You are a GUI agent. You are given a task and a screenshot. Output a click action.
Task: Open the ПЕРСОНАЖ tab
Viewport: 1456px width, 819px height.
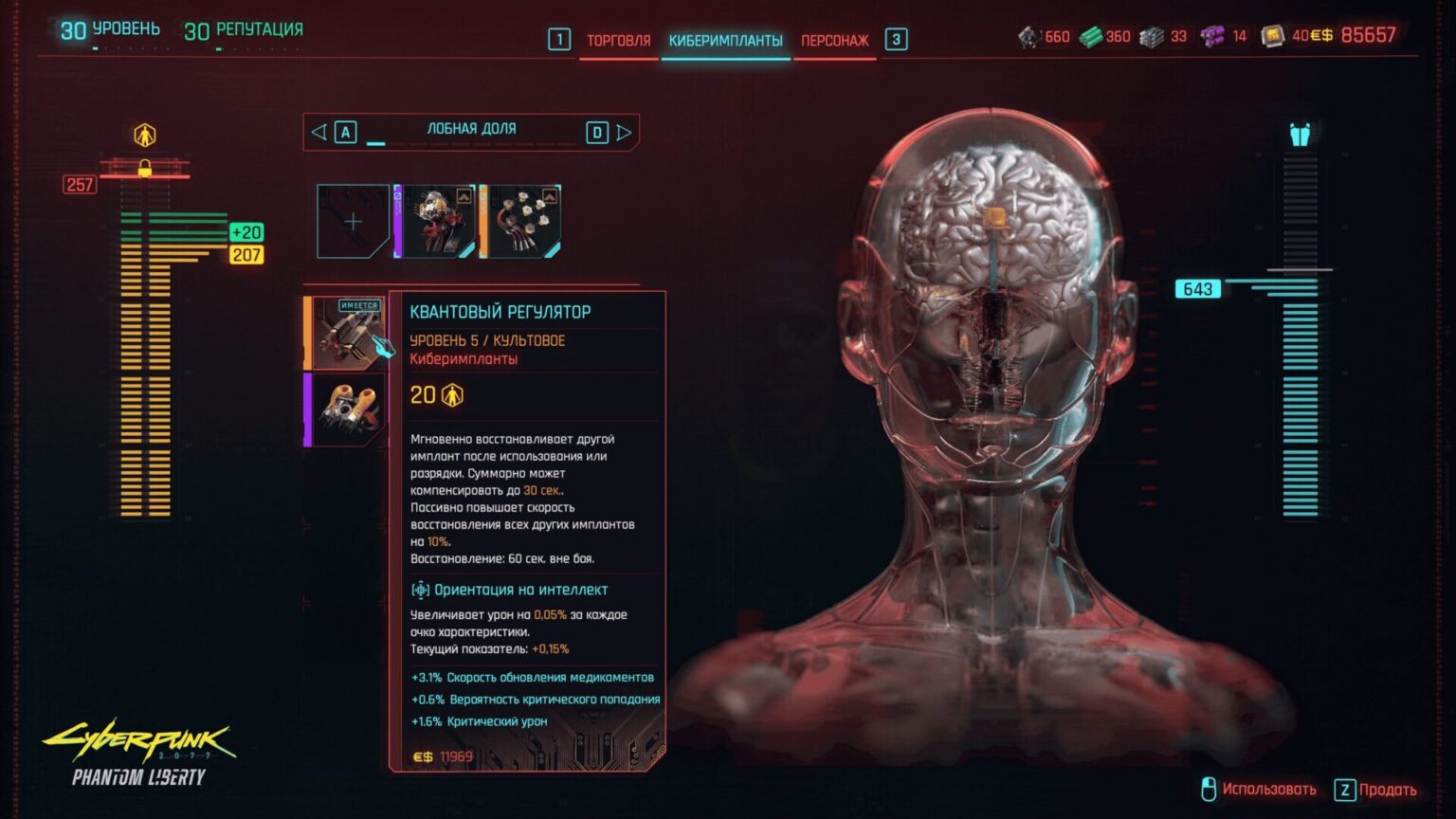coord(834,41)
